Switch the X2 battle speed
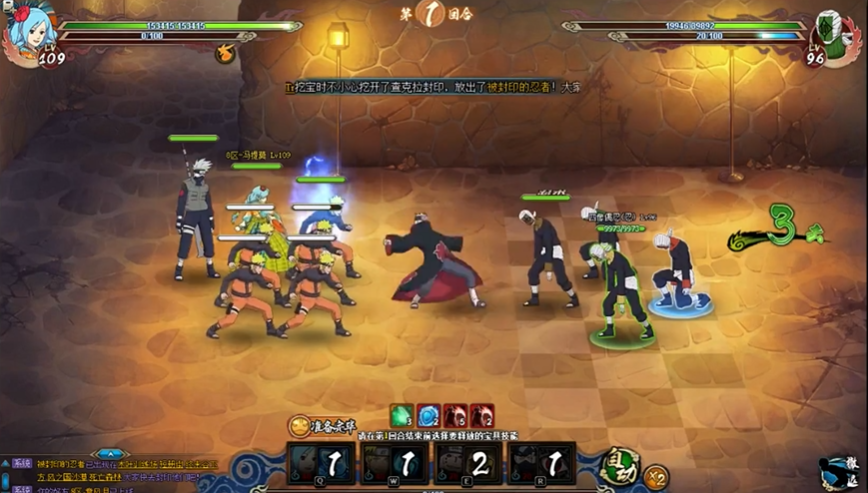Screen dimensions: 868x493 pos(657,476)
